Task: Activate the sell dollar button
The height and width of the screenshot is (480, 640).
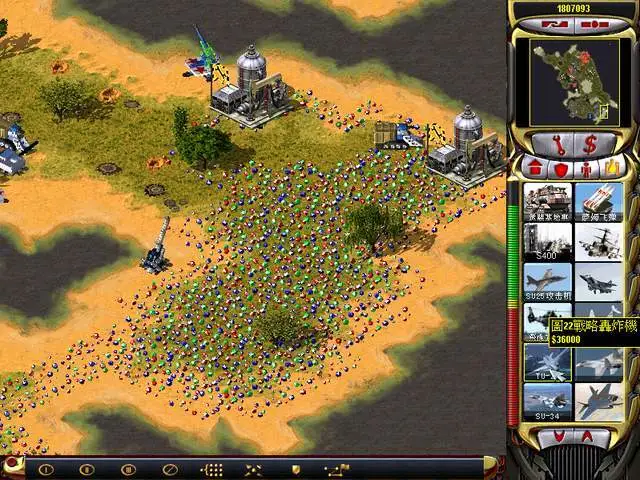Action: pyautogui.click(x=591, y=142)
